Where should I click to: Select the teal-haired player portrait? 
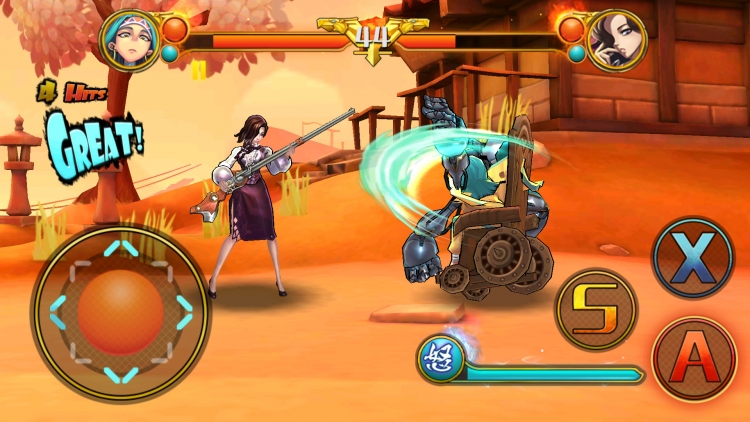[x=130, y=40]
